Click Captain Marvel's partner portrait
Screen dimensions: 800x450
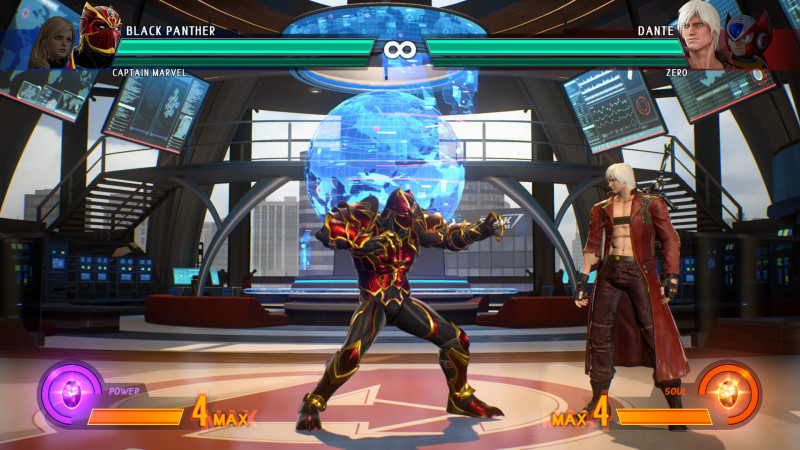tap(53, 42)
